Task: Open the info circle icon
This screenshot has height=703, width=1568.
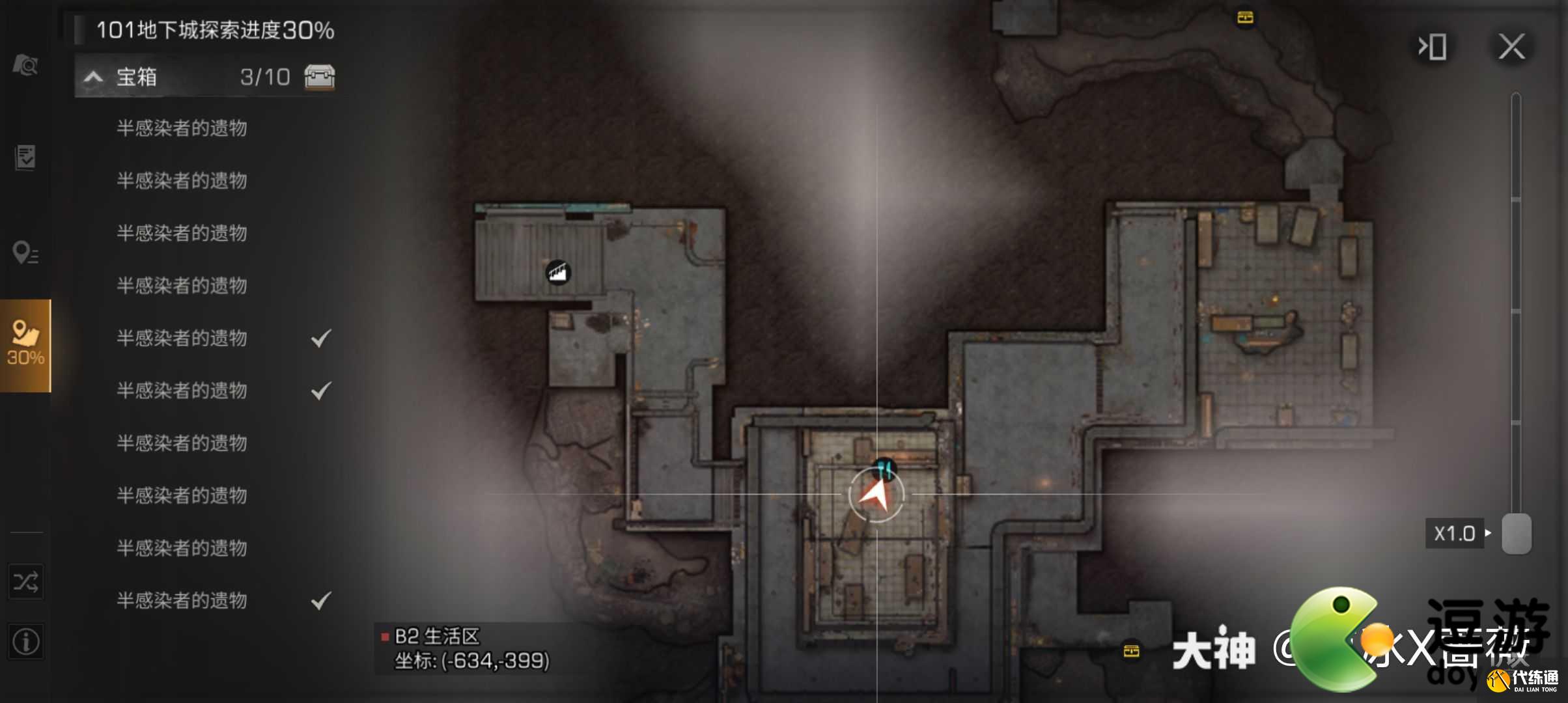Action: (x=25, y=642)
